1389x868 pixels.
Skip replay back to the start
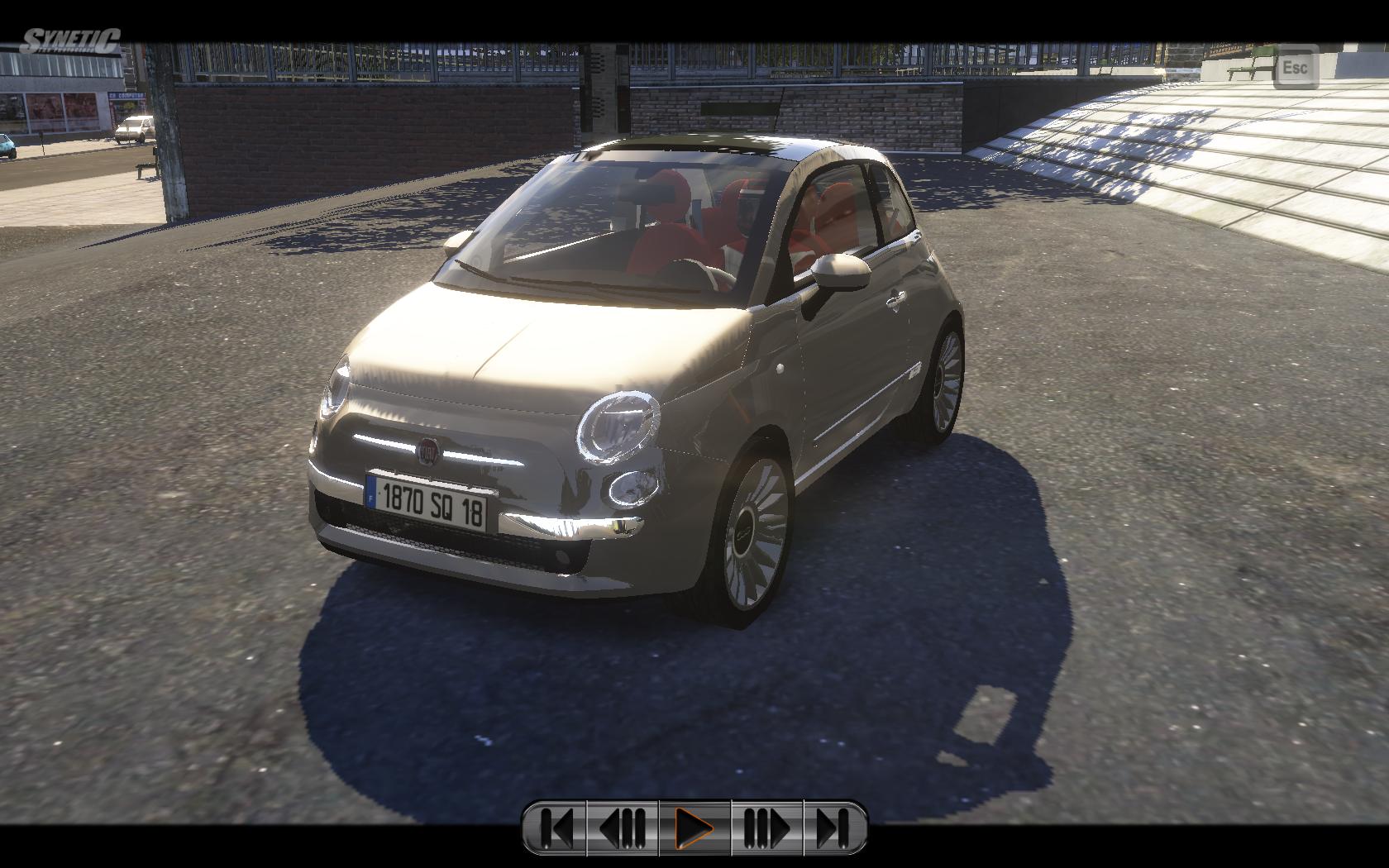[x=555, y=827]
